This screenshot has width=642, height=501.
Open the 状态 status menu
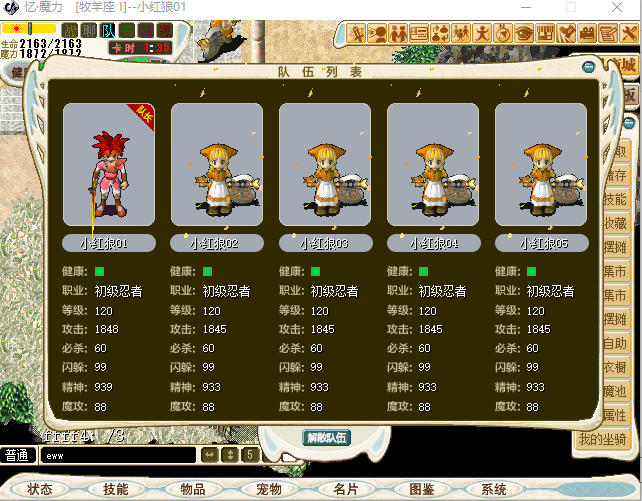(x=40, y=489)
